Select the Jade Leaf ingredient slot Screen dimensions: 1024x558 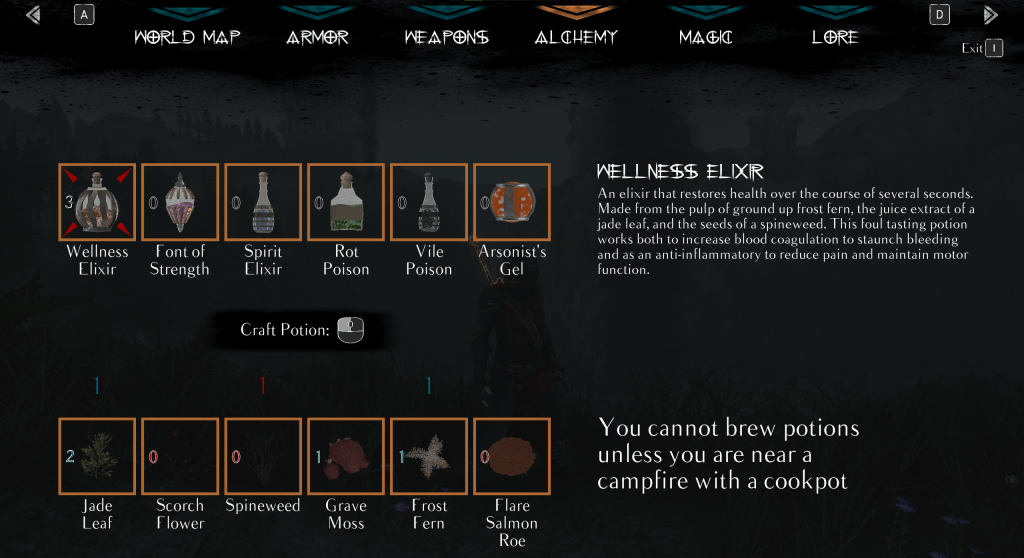pos(97,457)
